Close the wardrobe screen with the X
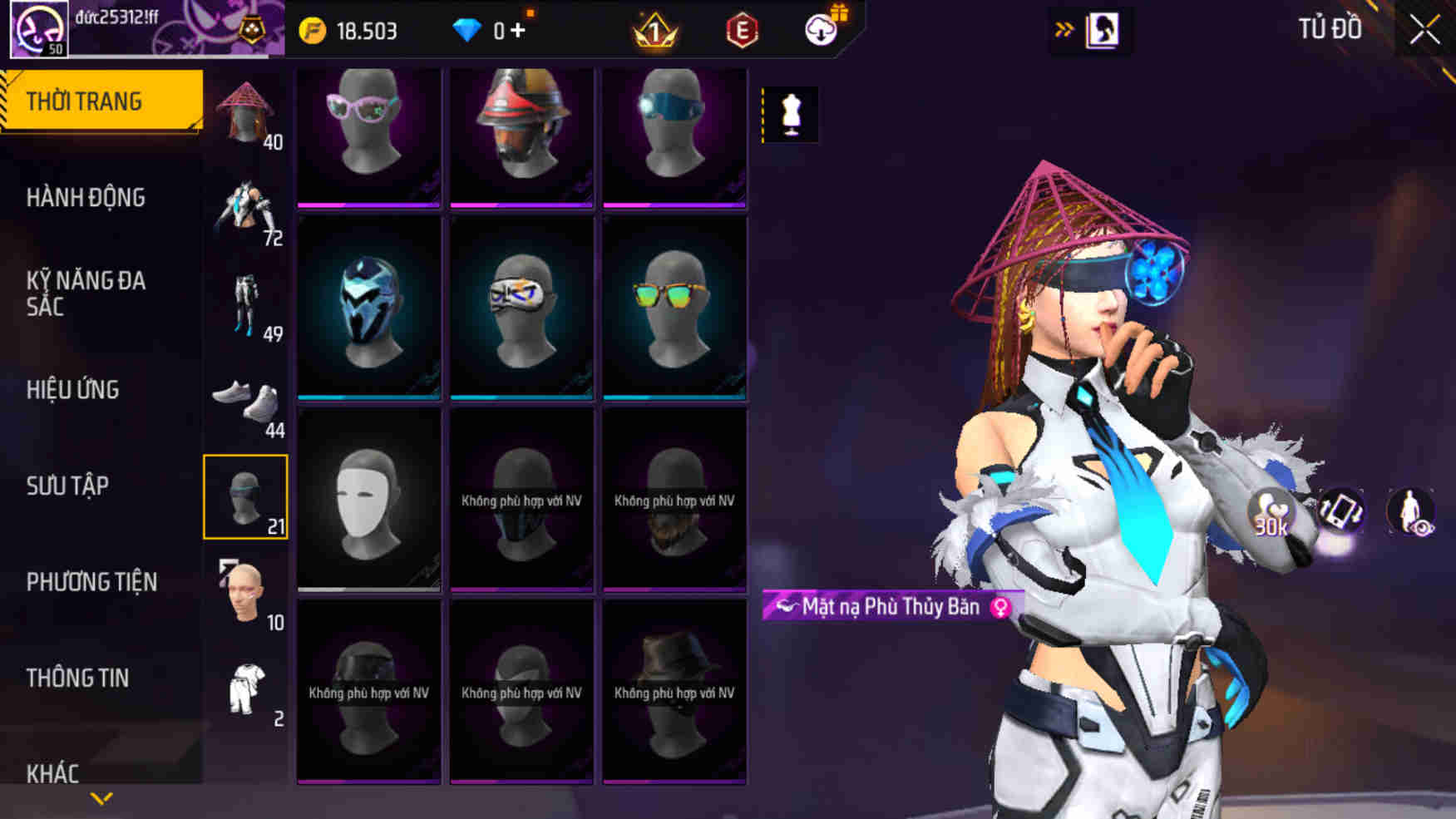 [1424, 31]
